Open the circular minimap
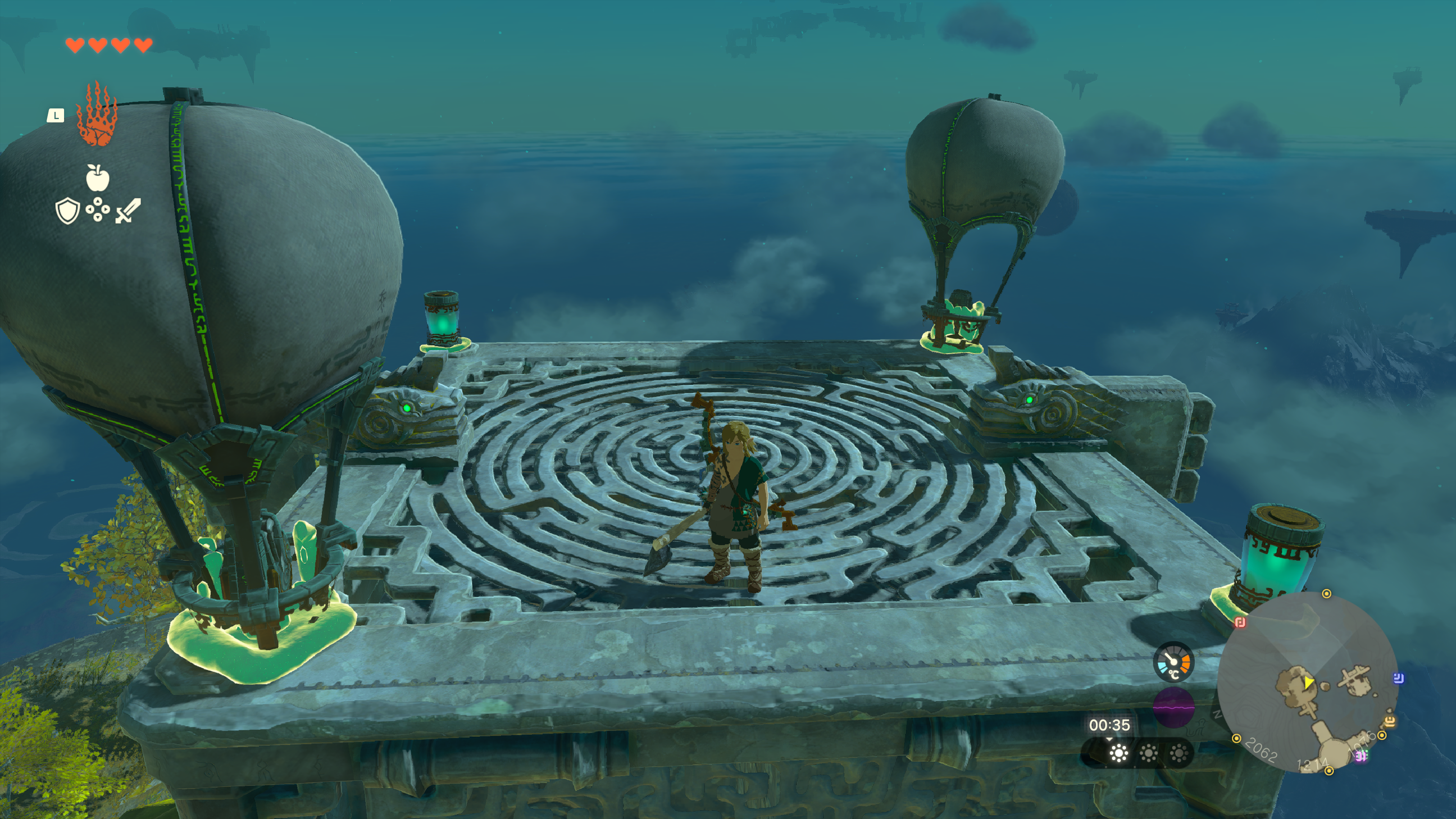Viewport: 1456px width, 819px height. [x=1307, y=682]
